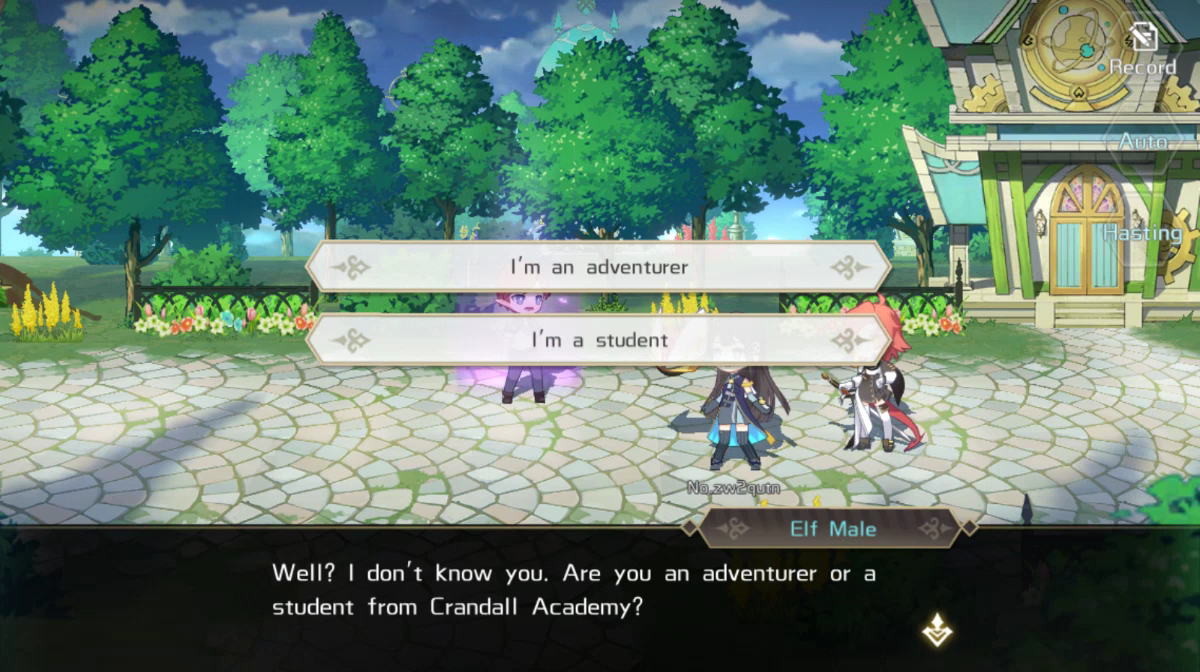Select the "I'm a student" dialogue option

(598, 340)
